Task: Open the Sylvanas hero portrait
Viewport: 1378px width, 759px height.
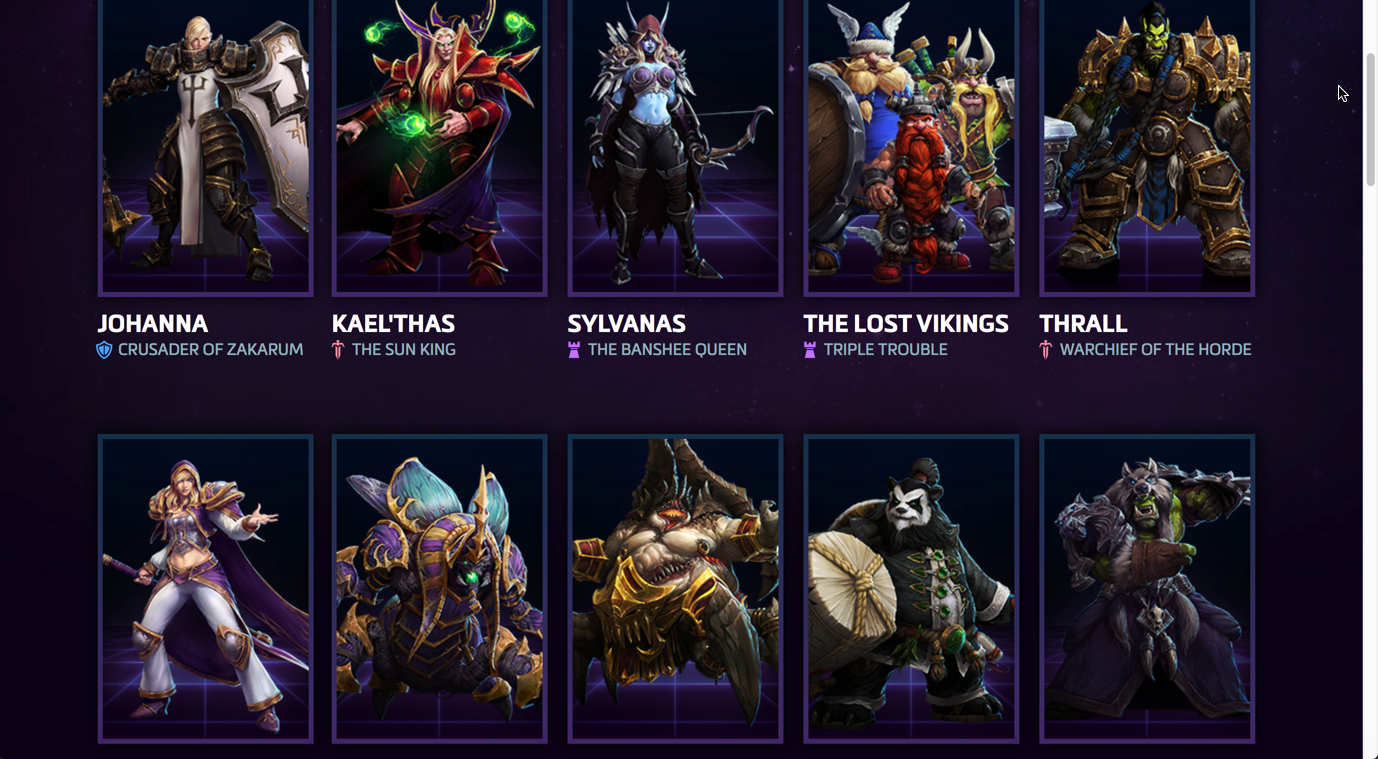Action: pyautogui.click(x=675, y=145)
